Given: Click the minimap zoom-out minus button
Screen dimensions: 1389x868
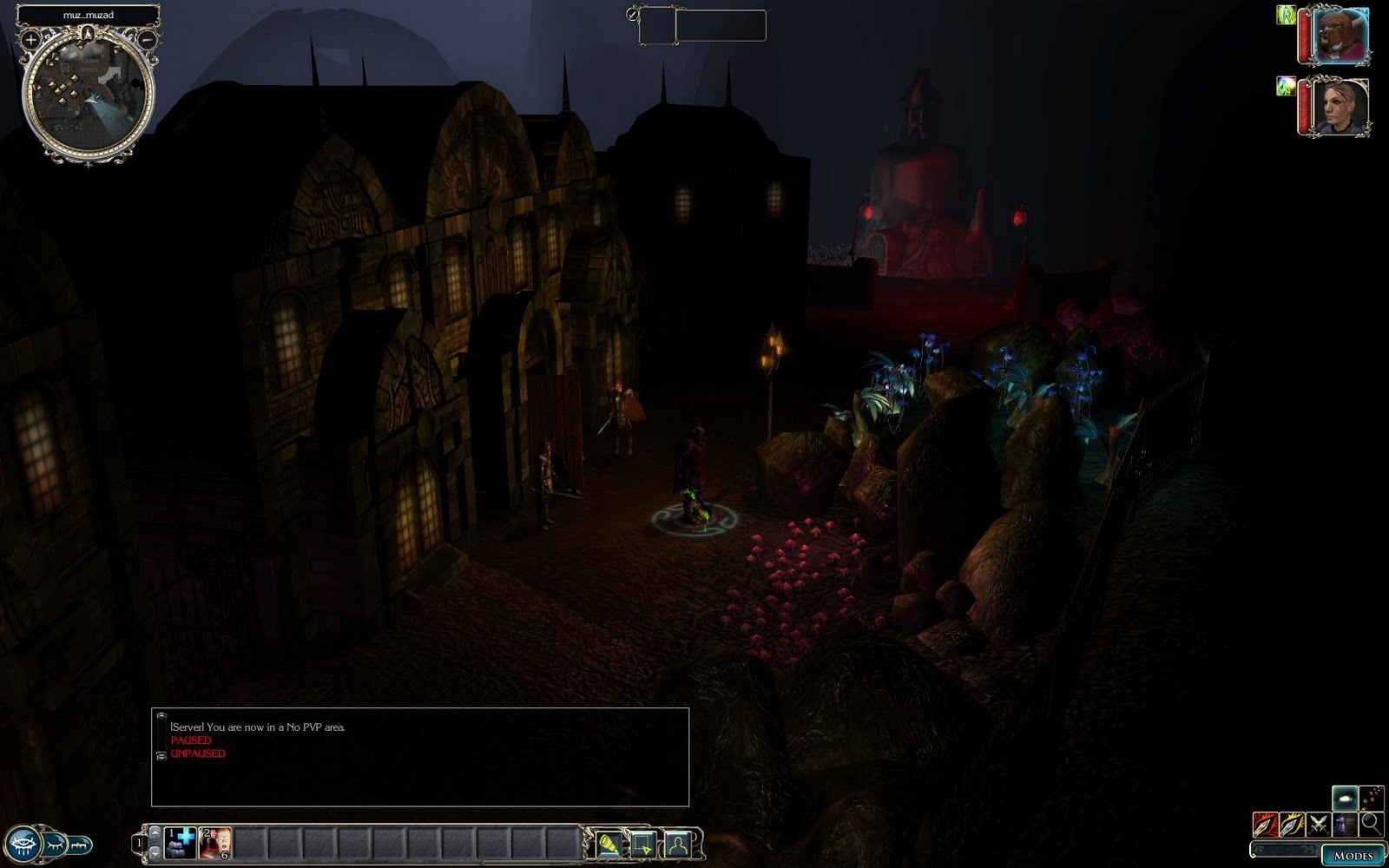Looking at the screenshot, I should pyautogui.click(x=147, y=39).
